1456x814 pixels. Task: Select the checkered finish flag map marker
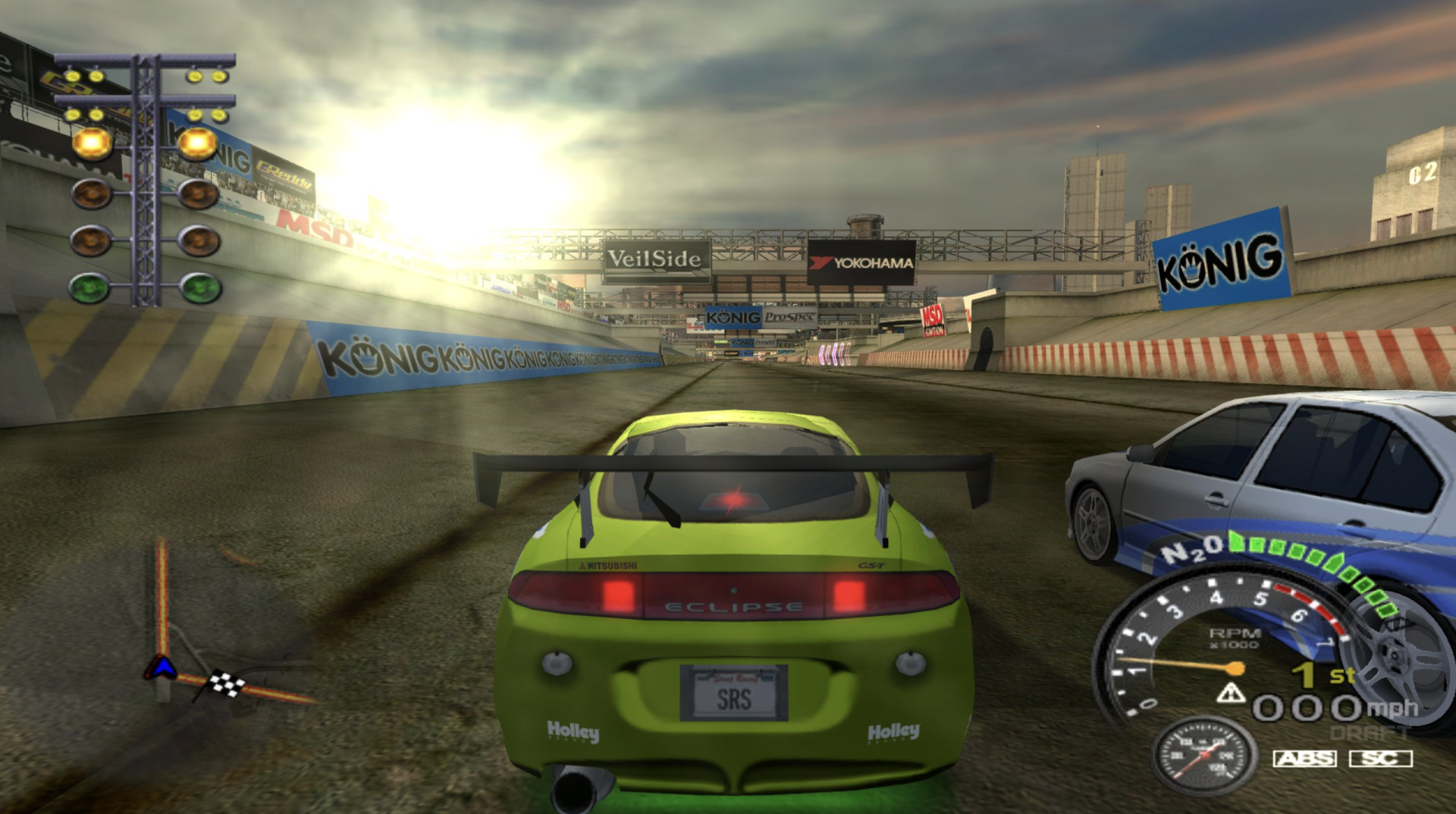227,684
